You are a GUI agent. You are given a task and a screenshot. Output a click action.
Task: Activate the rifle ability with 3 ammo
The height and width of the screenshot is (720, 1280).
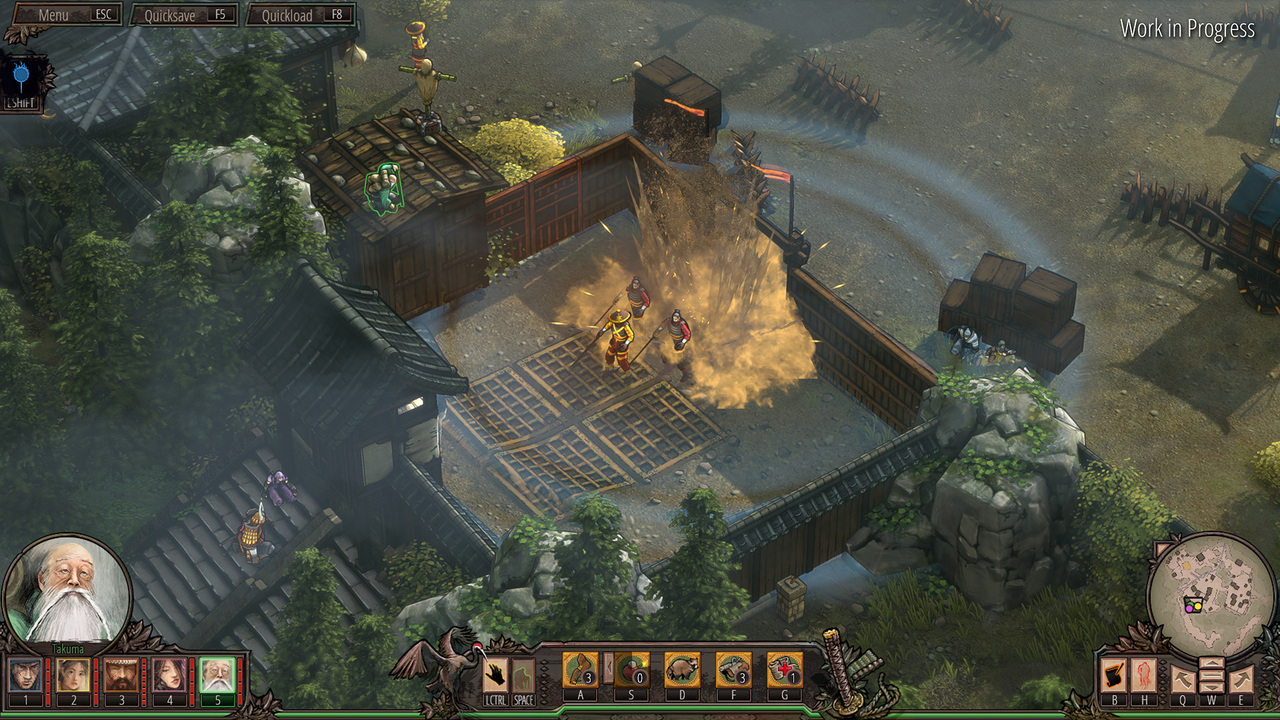[580, 670]
